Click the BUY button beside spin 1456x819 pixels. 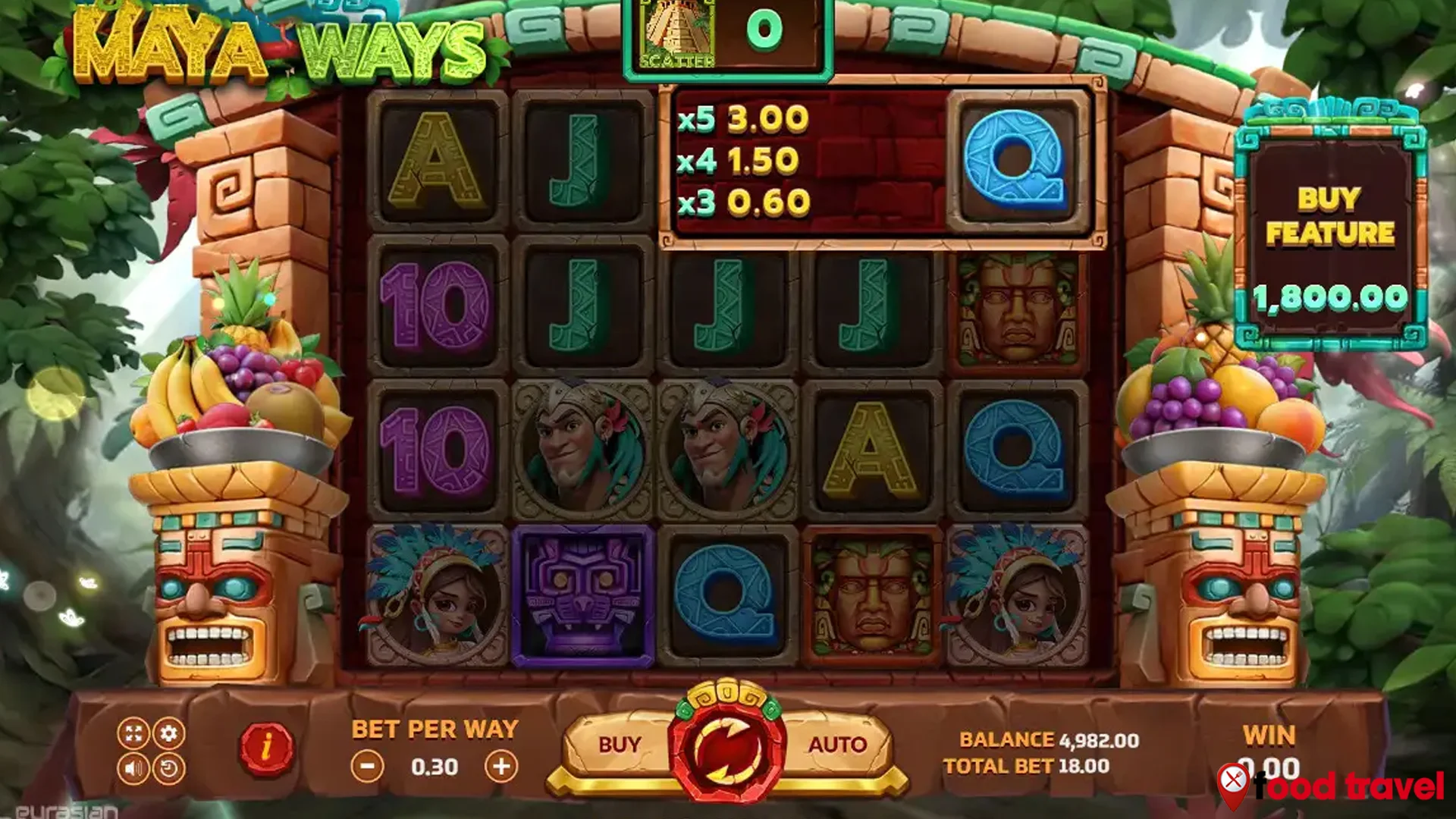[x=619, y=745]
